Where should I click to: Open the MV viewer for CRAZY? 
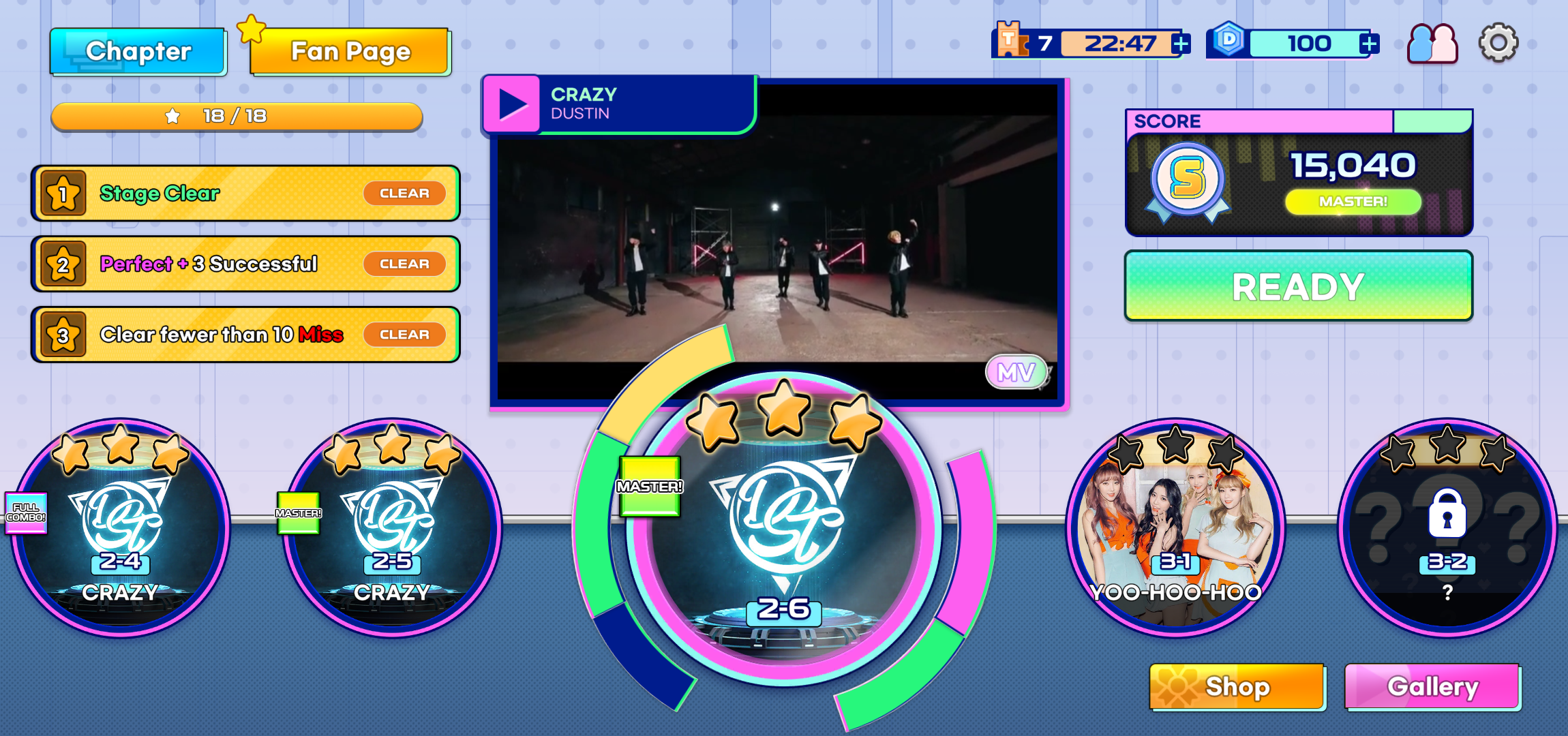[x=1016, y=373]
